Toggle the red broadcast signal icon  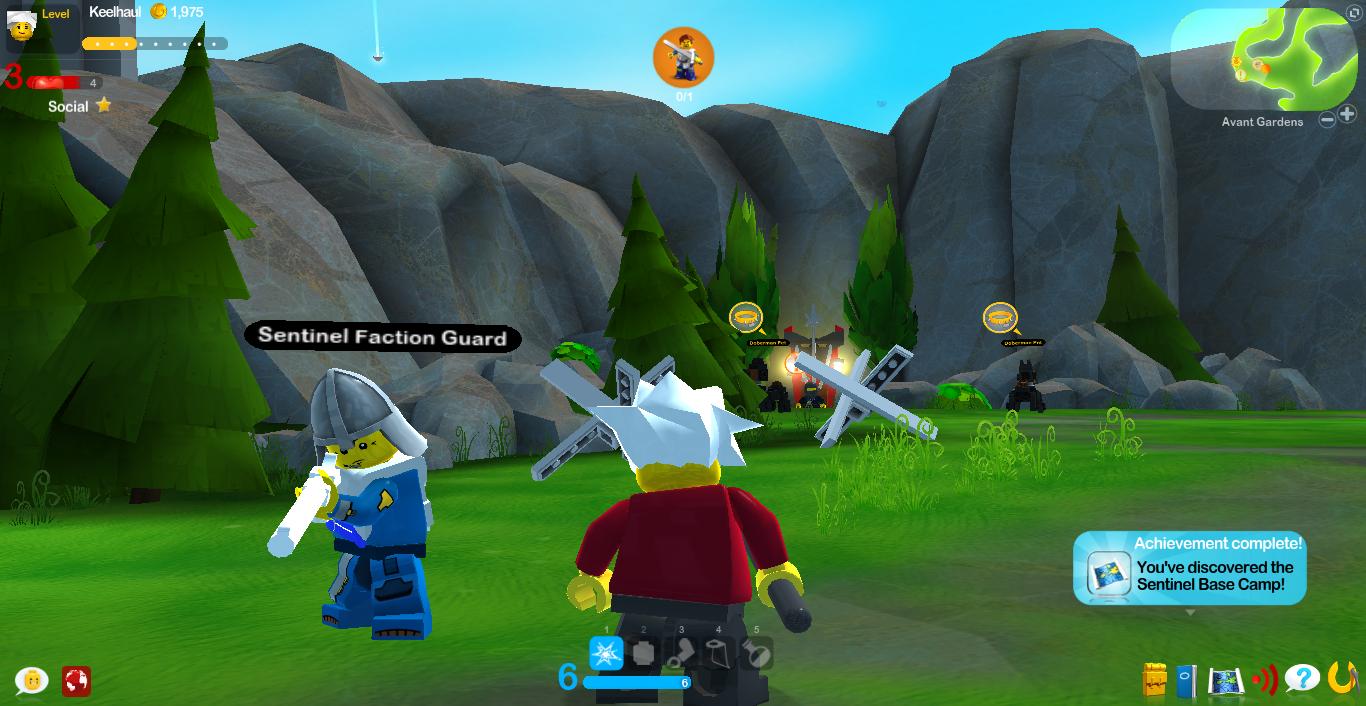[1264, 680]
